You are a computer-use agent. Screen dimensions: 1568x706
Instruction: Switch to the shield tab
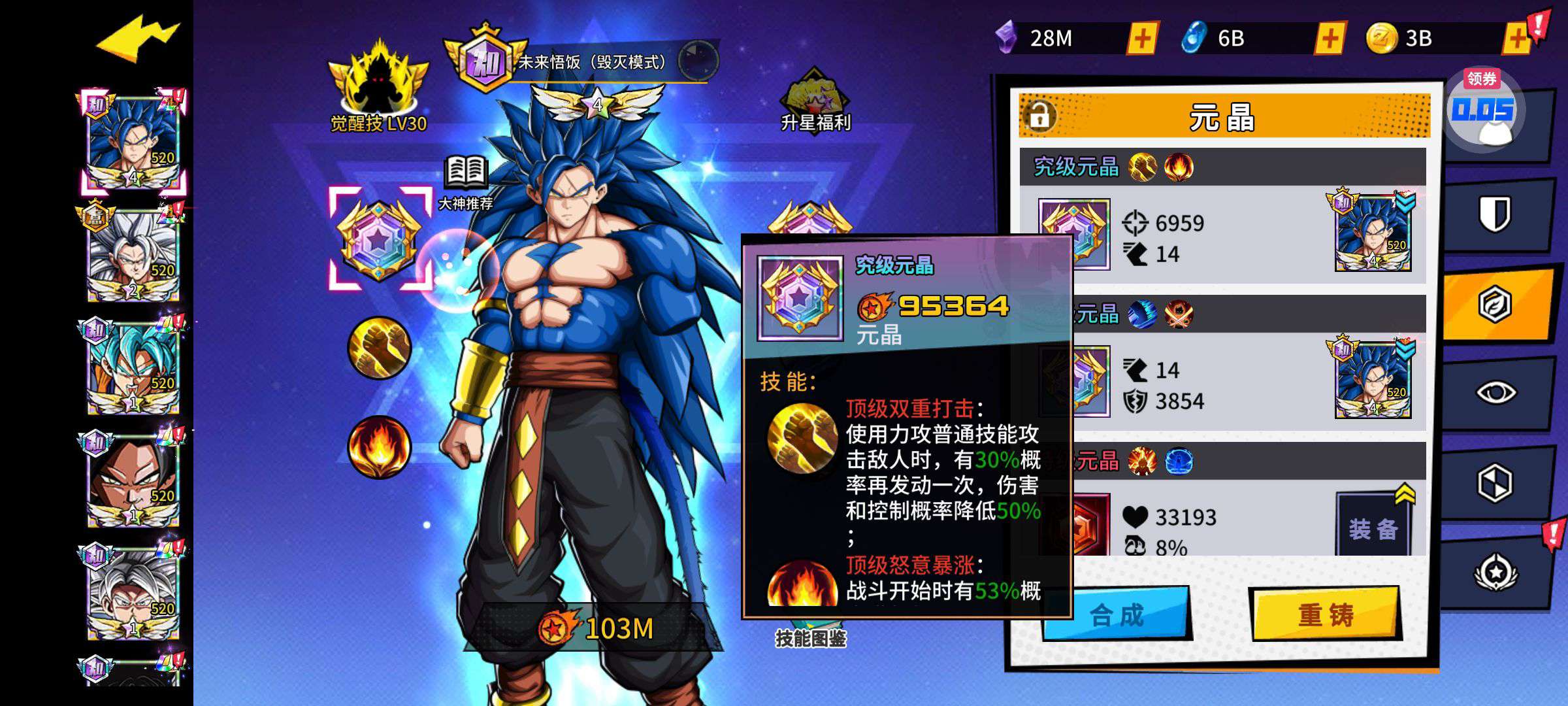pyautogui.click(x=1495, y=214)
